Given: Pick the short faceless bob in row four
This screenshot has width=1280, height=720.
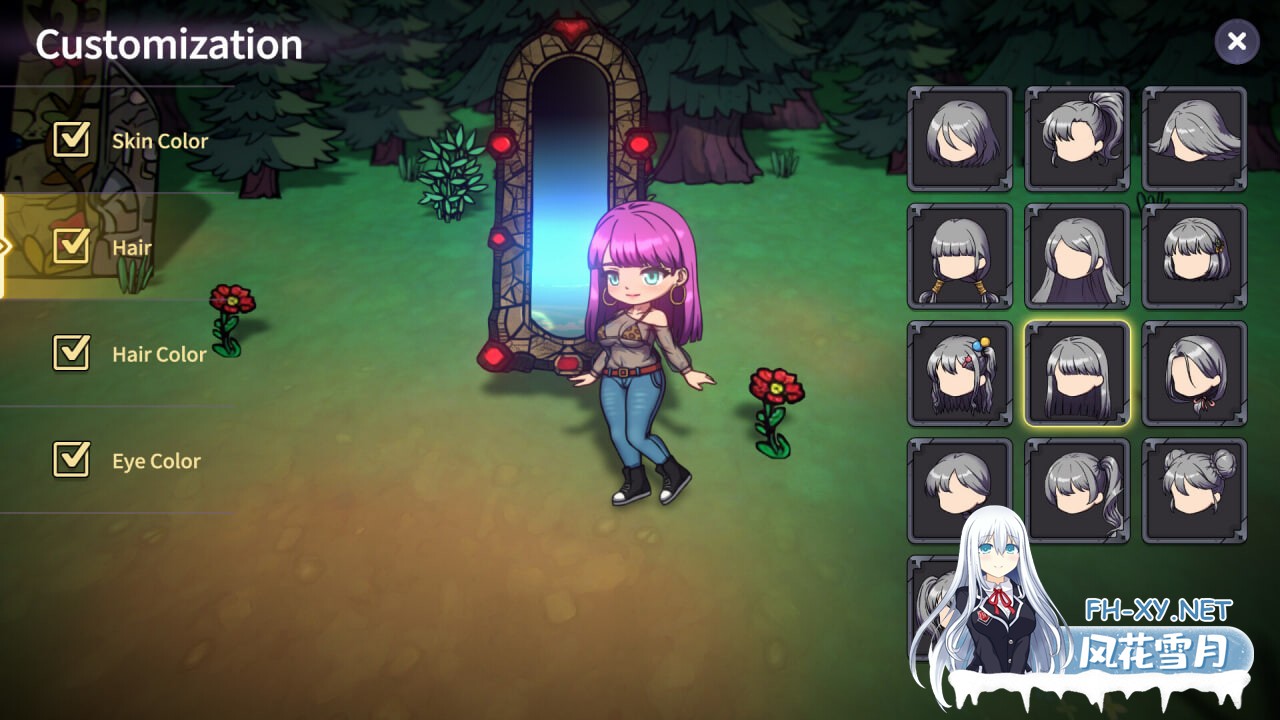Looking at the screenshot, I should click(959, 489).
